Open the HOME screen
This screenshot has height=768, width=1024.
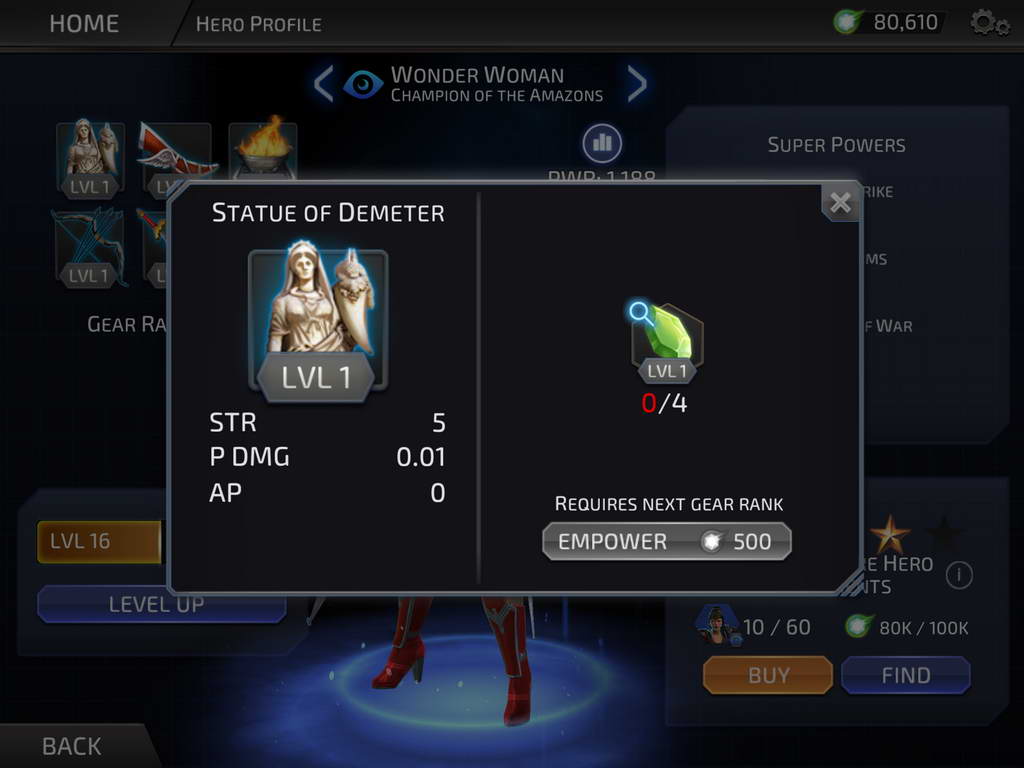(x=85, y=23)
